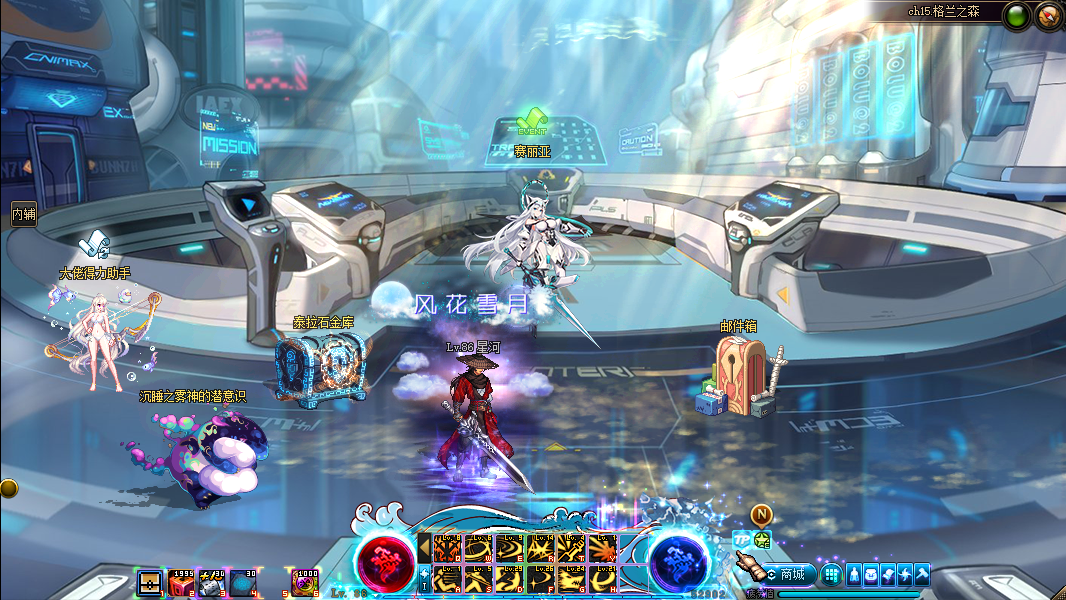
Task: Open the backpack menu icon
Action: coord(872,575)
